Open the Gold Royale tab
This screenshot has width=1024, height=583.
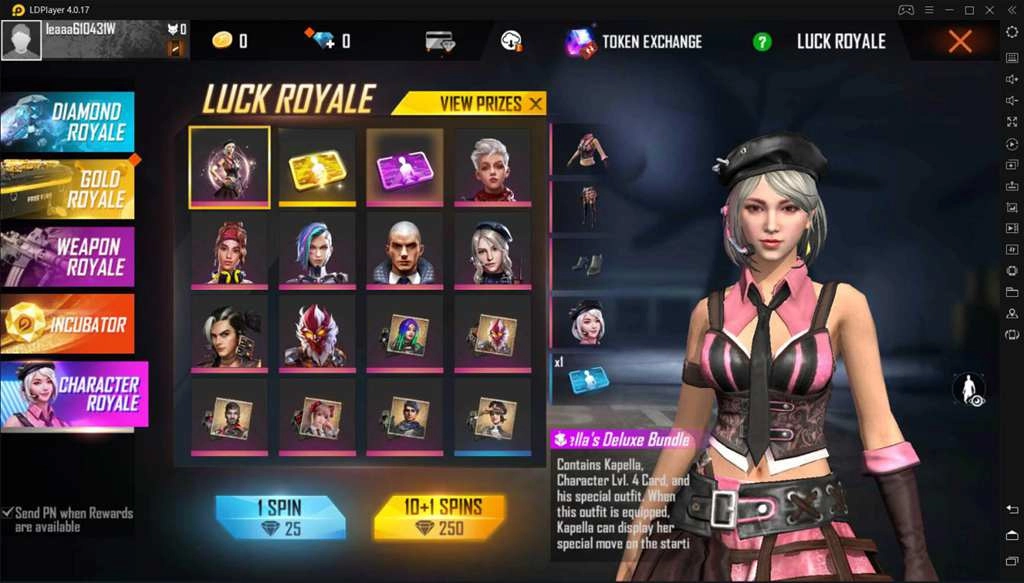click(68, 188)
